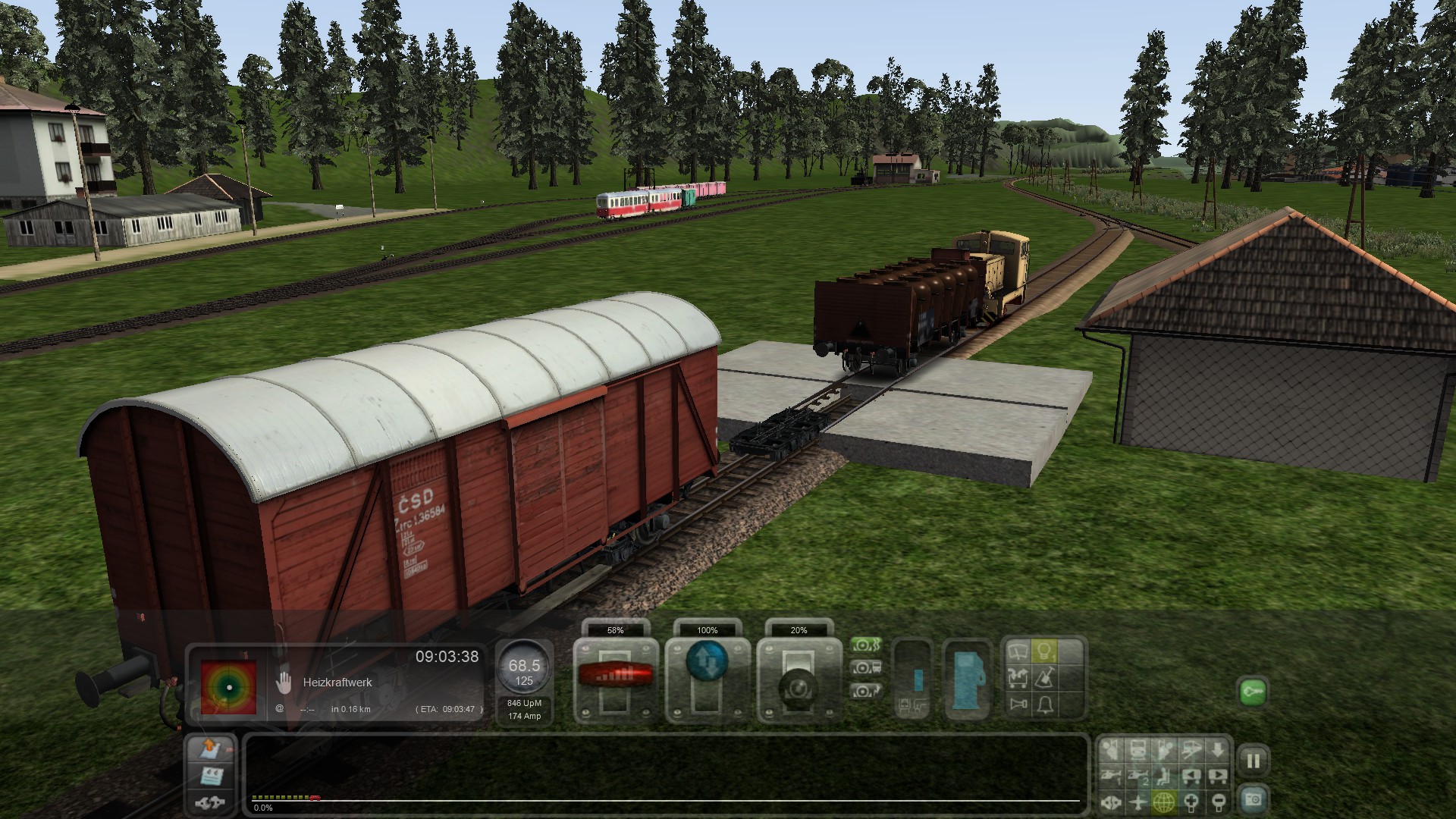Adjust the train brake lever
This screenshot has width=1456, height=819.
coord(799,686)
